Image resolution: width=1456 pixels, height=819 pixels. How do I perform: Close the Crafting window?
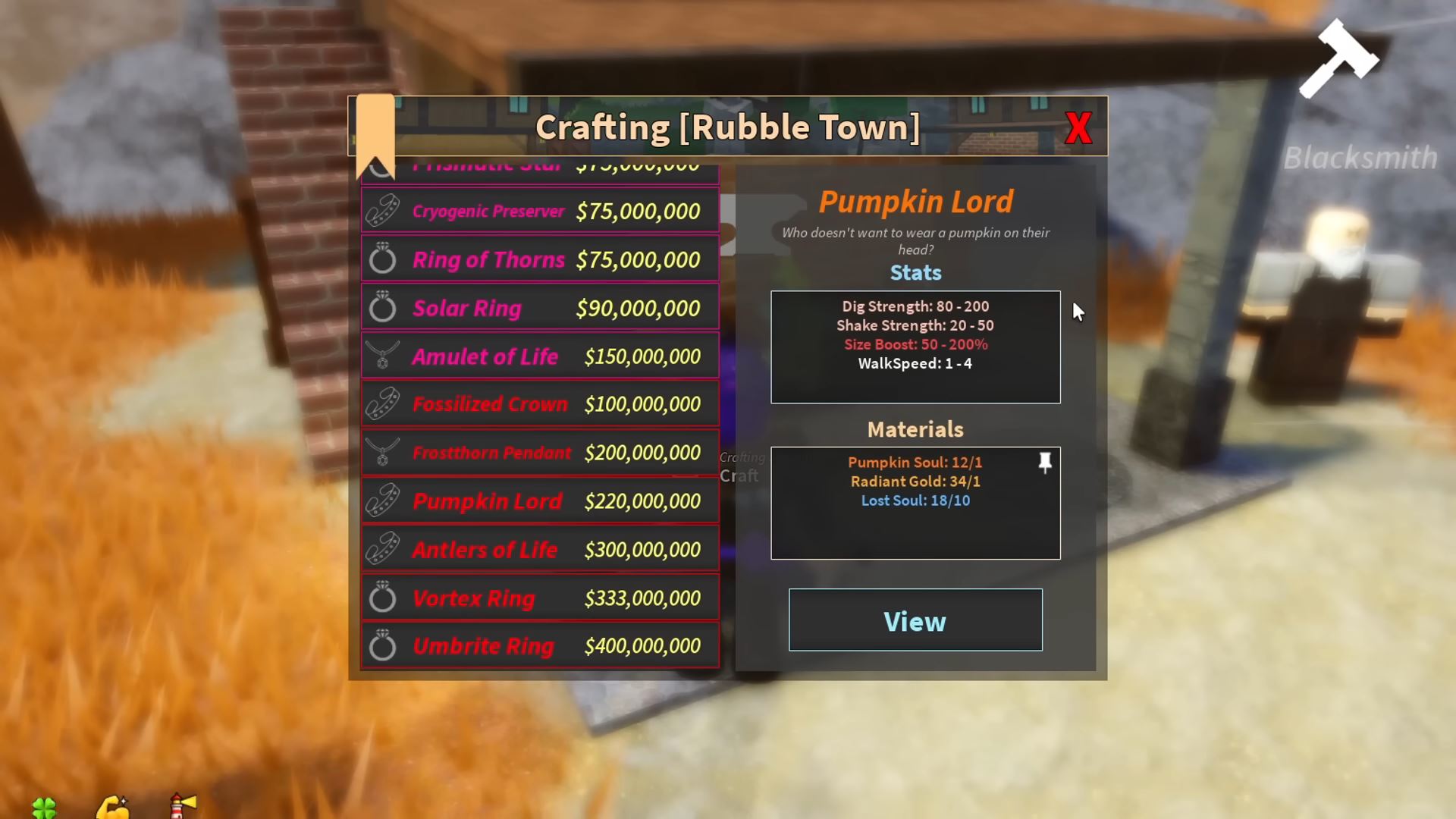(1078, 127)
